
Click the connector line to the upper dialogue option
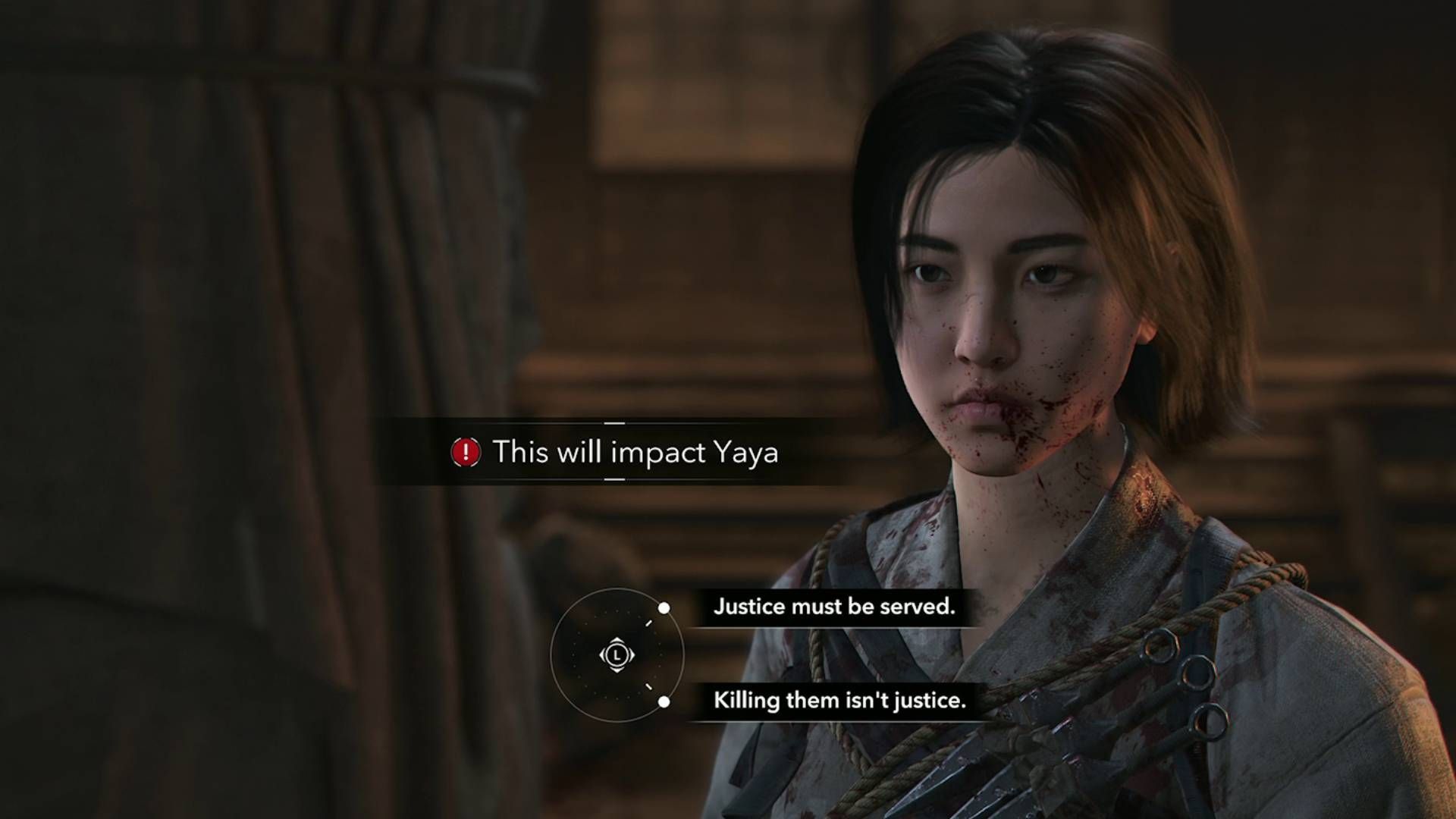pos(648,623)
